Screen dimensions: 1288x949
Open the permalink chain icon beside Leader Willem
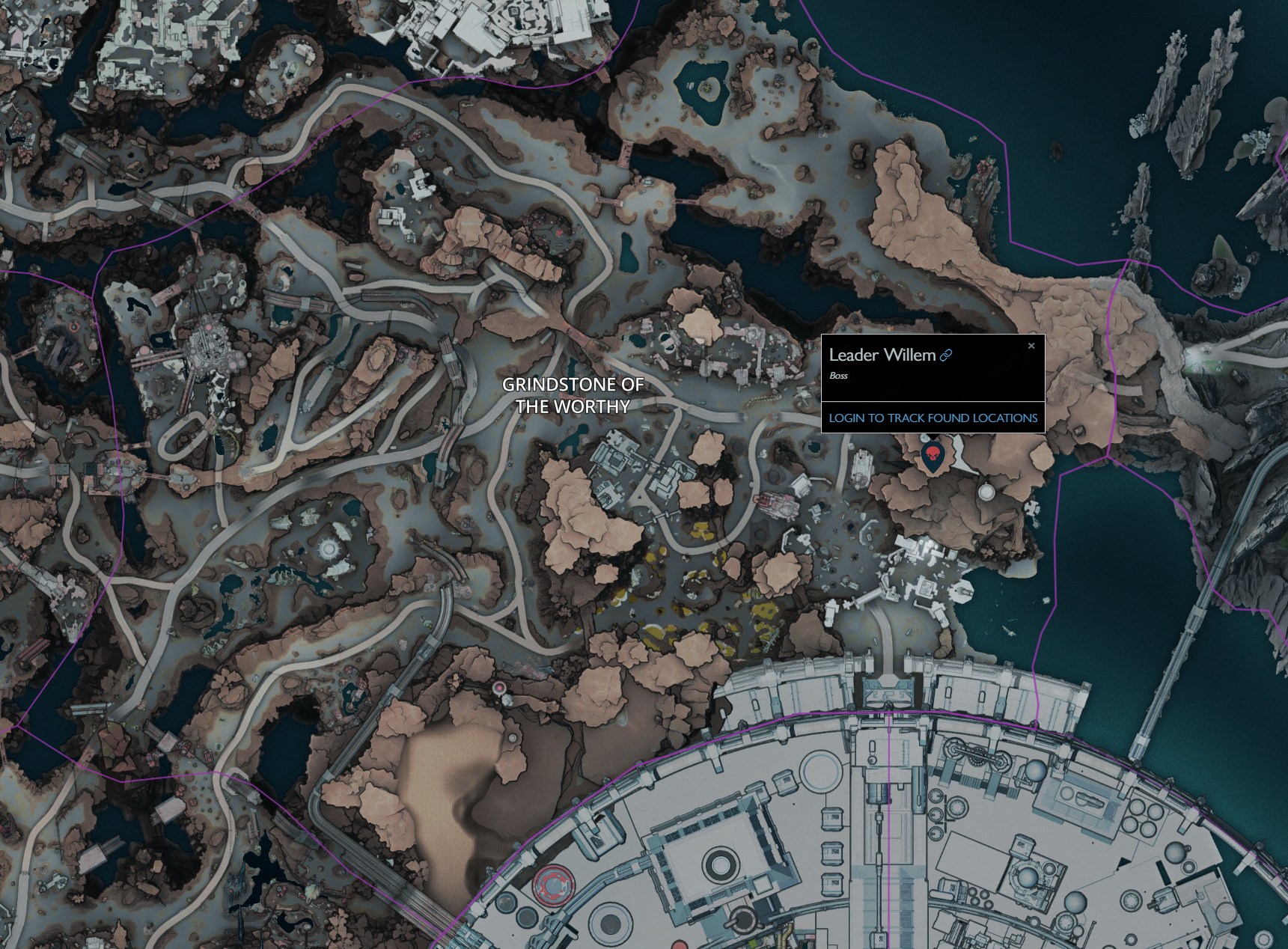point(945,357)
